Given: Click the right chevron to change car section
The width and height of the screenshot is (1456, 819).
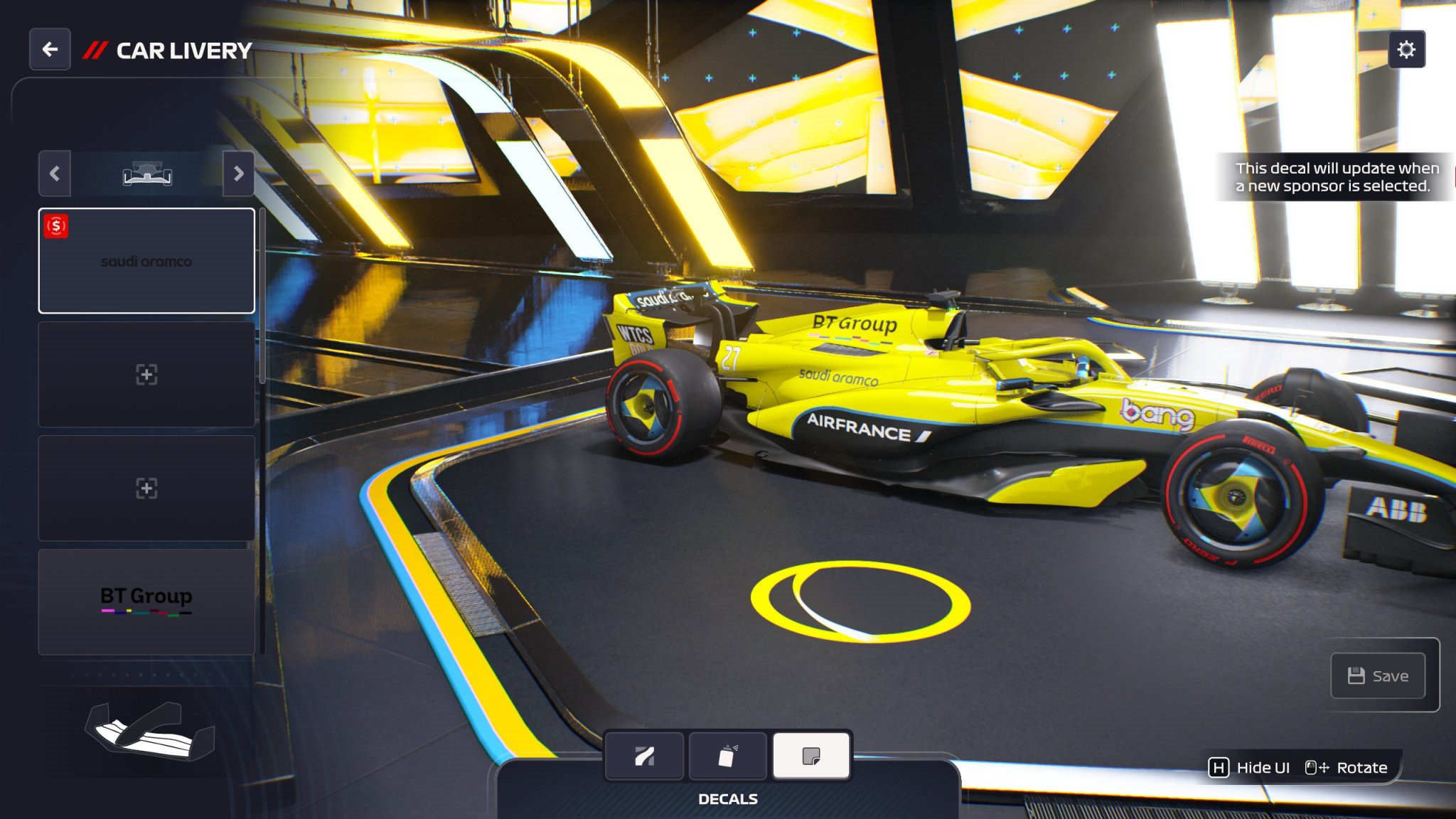Looking at the screenshot, I should 238,173.
